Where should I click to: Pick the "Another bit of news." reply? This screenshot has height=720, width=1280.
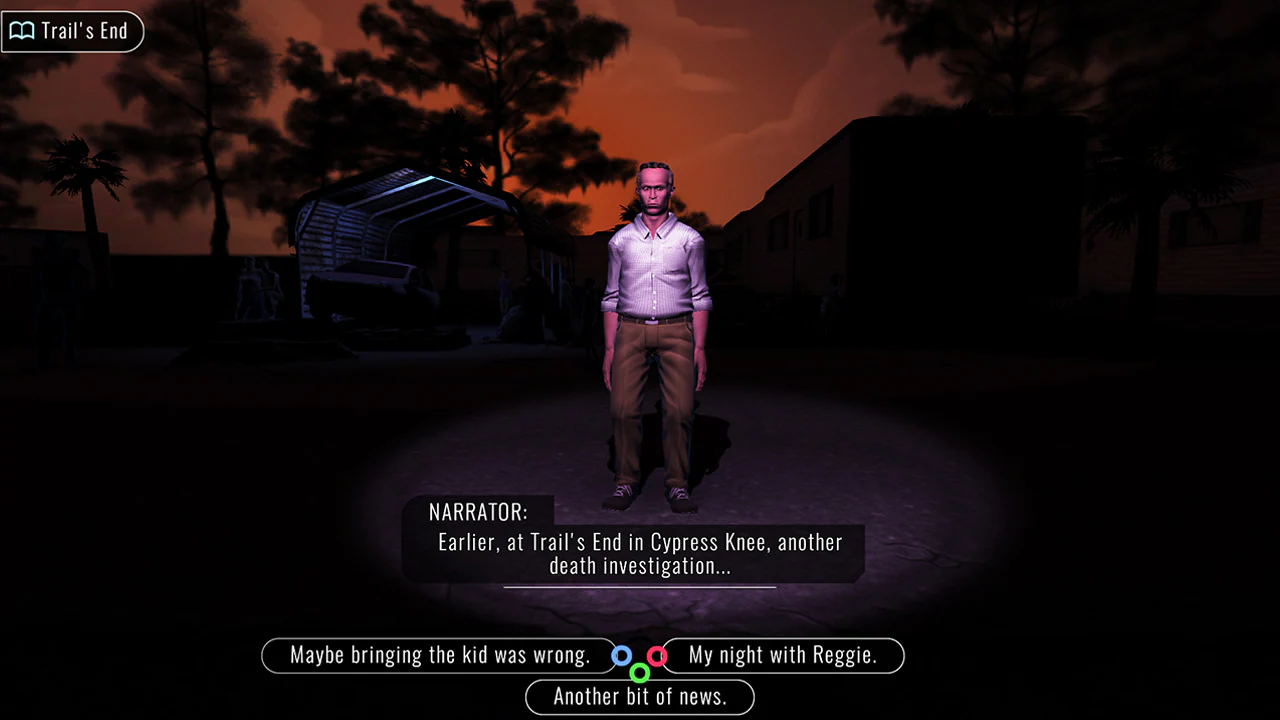[640, 697]
